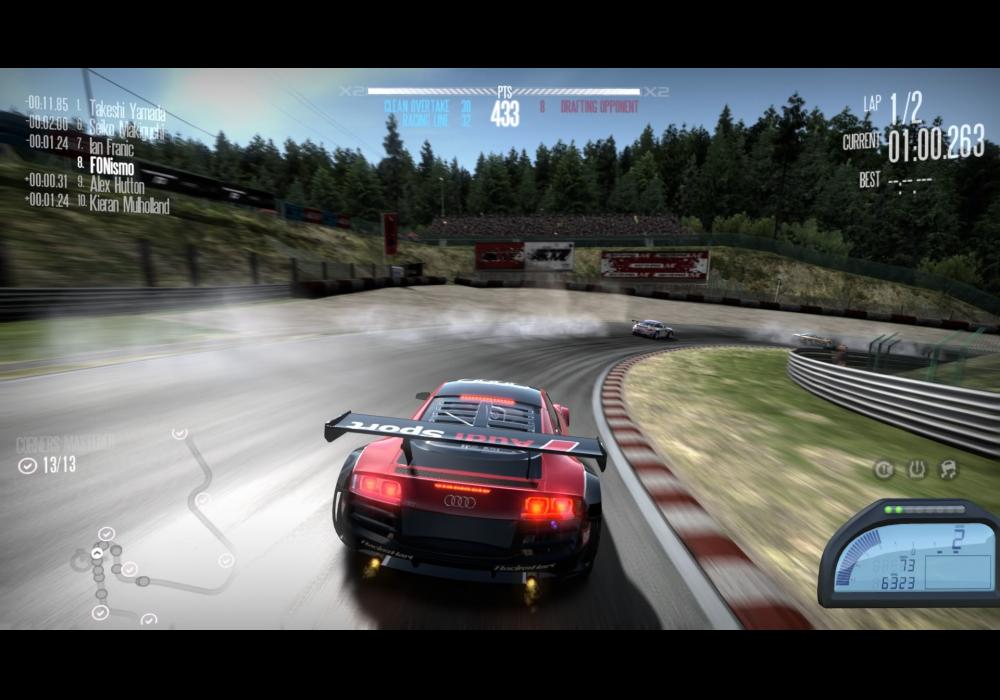Toggle the ABS brake assist icon
1000x700 pixels.
pos(884,469)
